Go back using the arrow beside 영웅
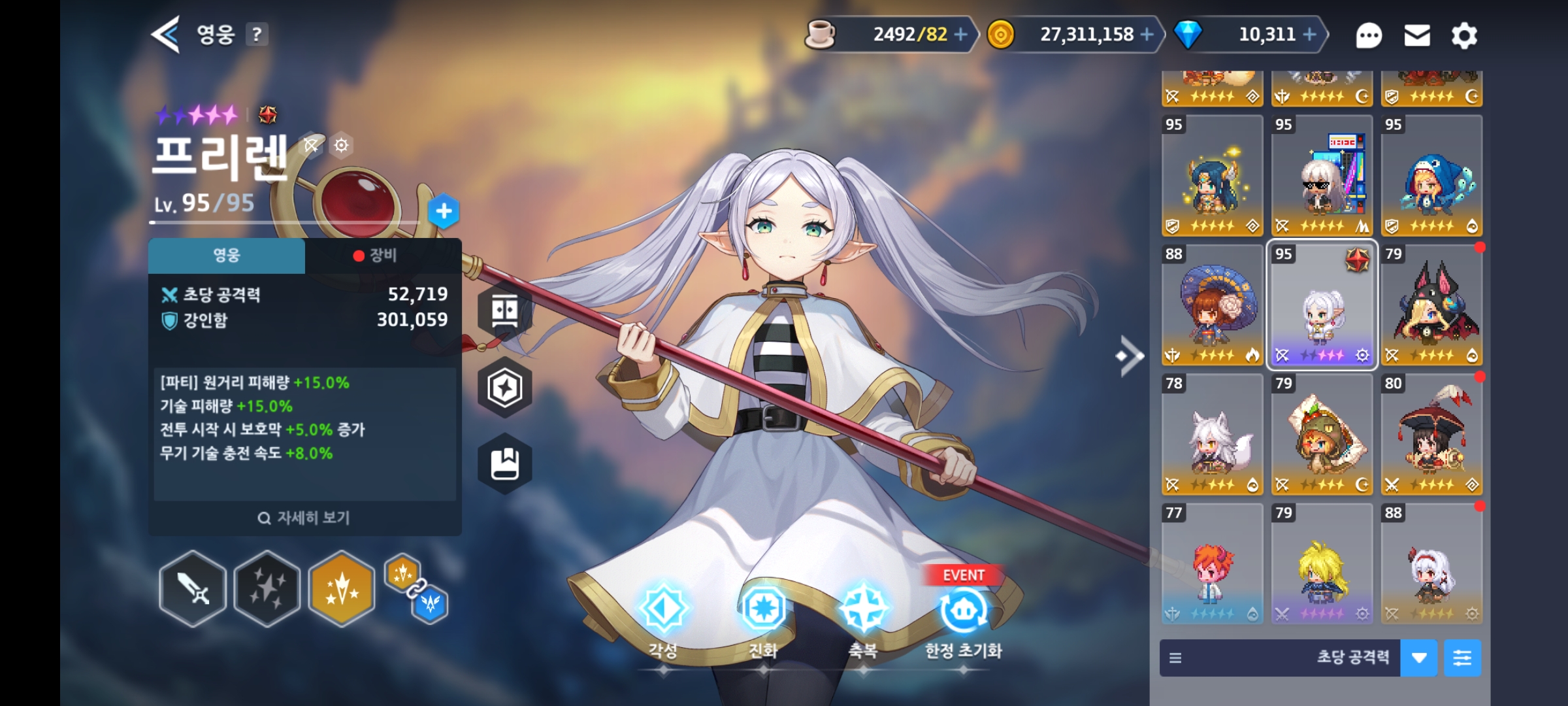1568x706 pixels. pyautogui.click(x=165, y=35)
